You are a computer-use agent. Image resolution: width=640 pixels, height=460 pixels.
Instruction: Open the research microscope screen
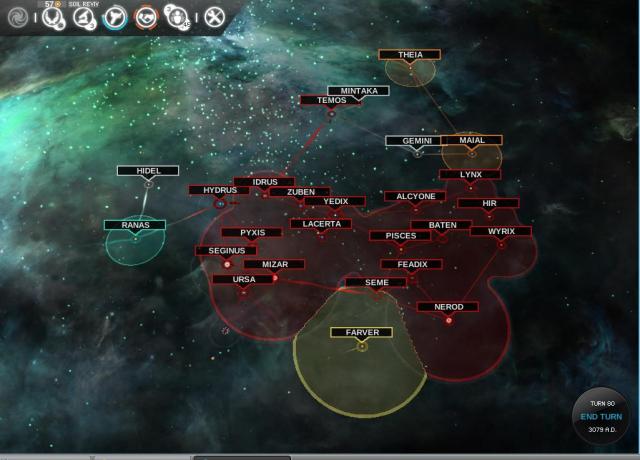coord(83,16)
